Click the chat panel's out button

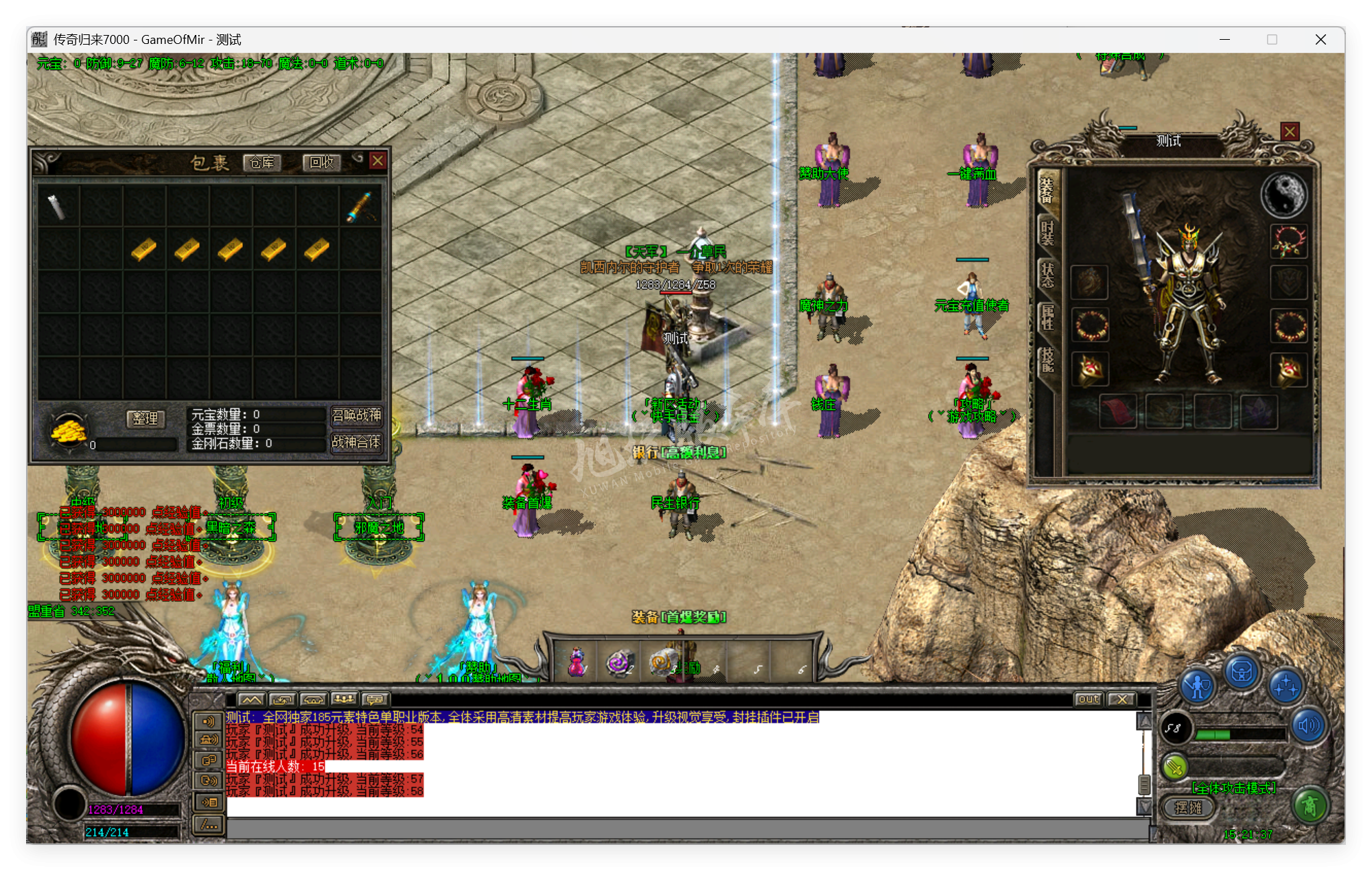point(1089,699)
